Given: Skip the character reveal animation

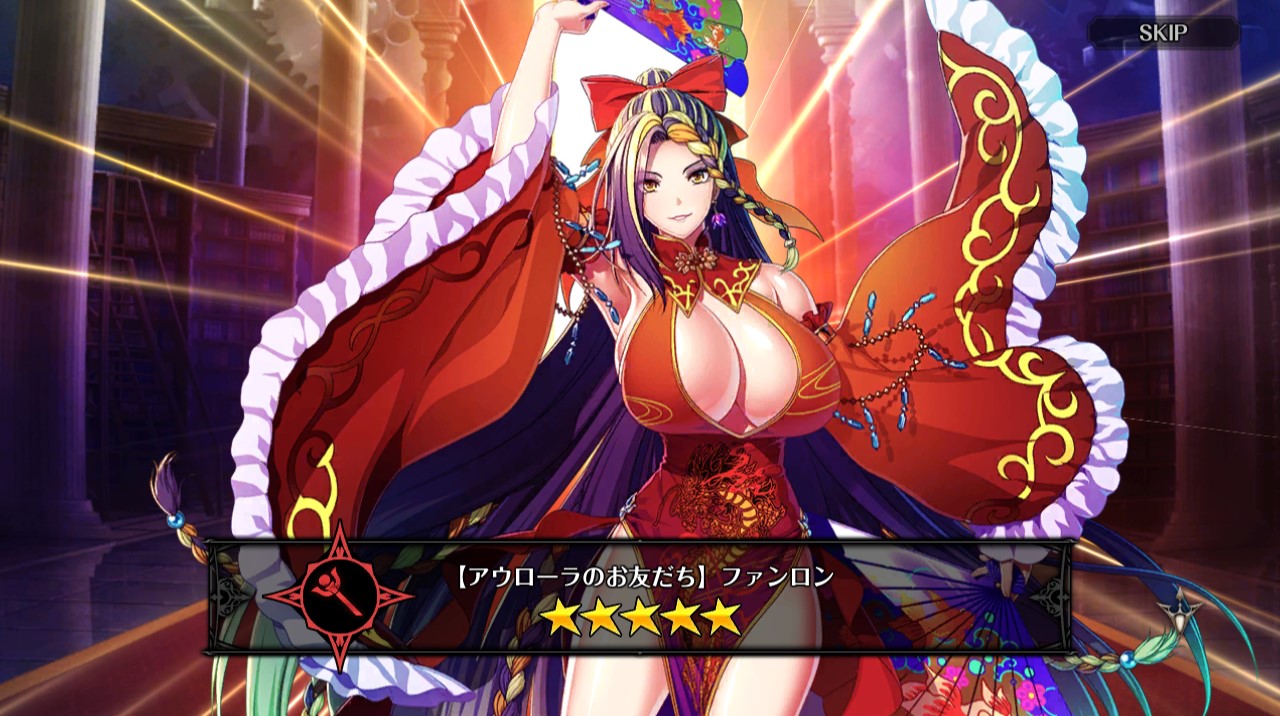Looking at the screenshot, I should click(1163, 33).
